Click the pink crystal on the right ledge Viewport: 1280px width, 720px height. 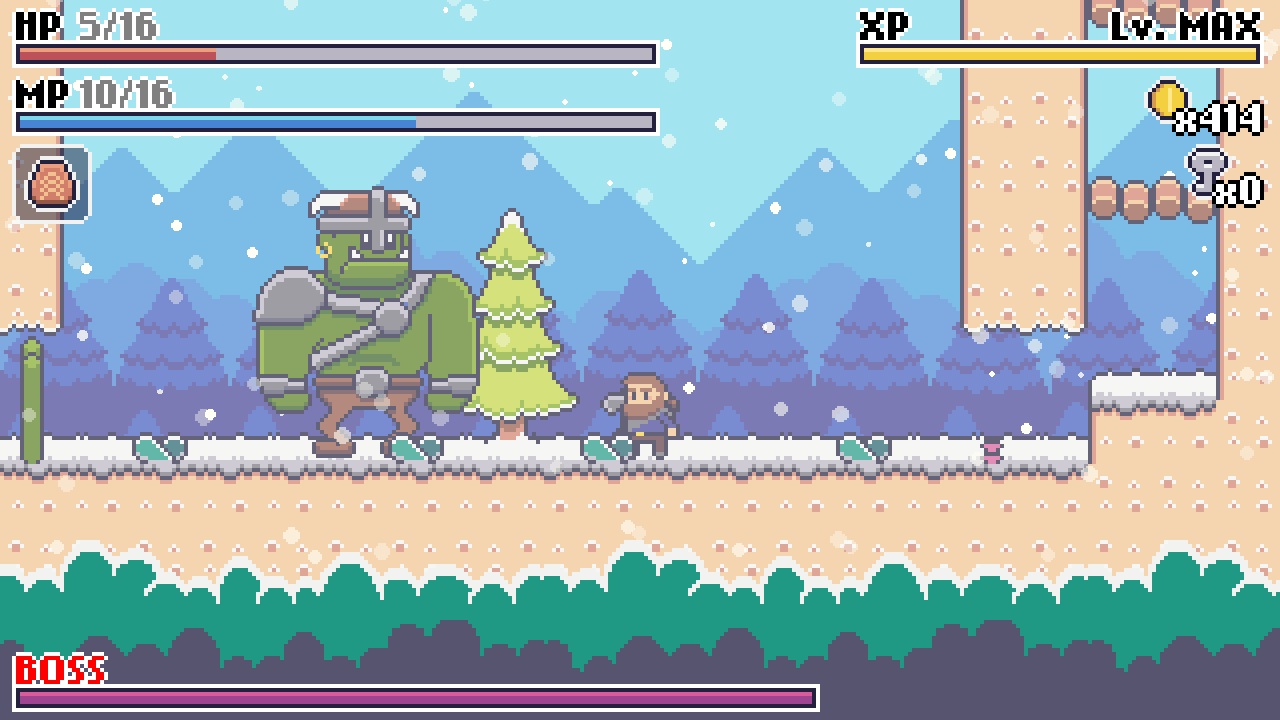tap(992, 453)
